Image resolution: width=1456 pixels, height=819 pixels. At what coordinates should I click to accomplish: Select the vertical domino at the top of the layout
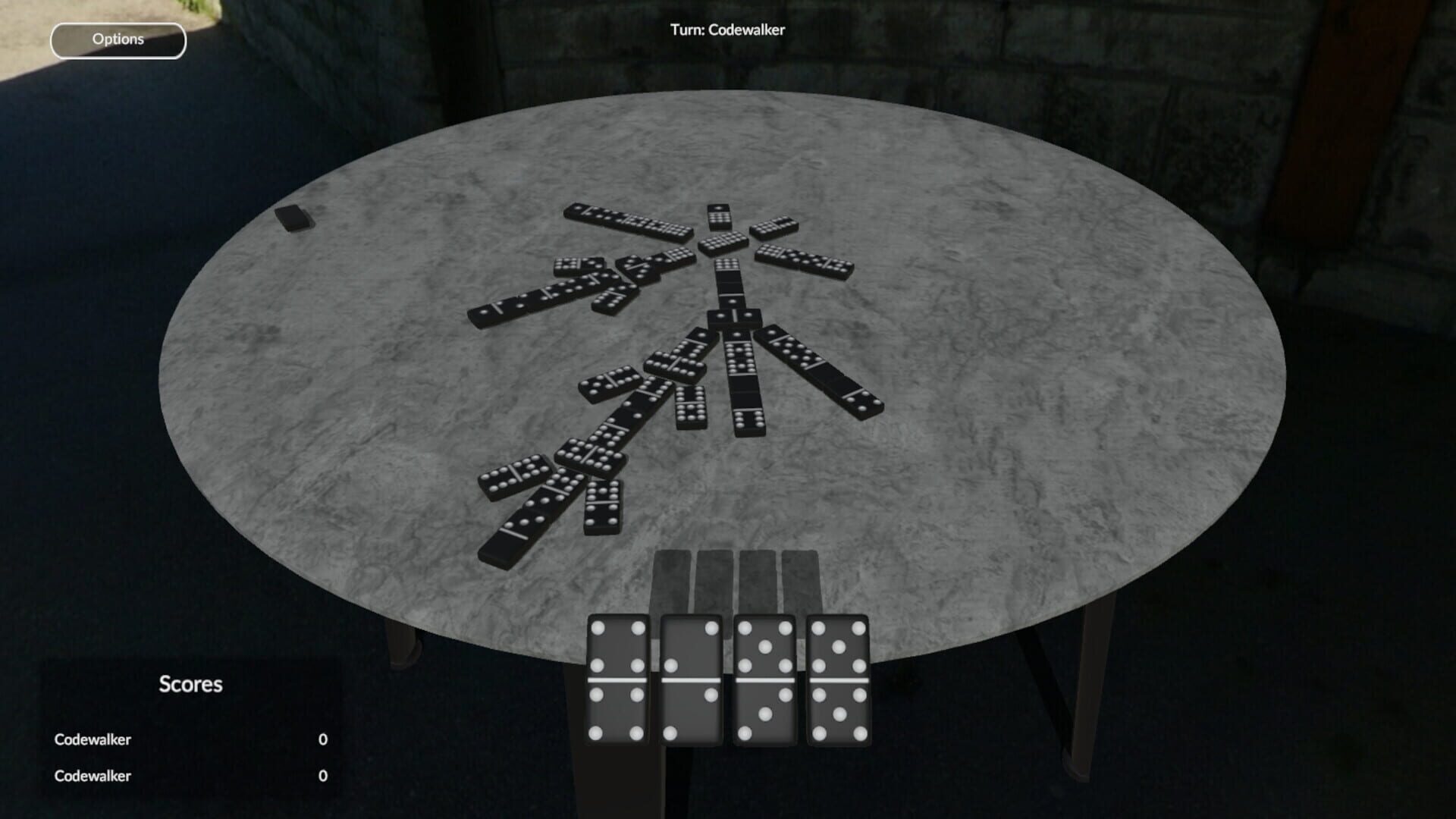tap(718, 216)
